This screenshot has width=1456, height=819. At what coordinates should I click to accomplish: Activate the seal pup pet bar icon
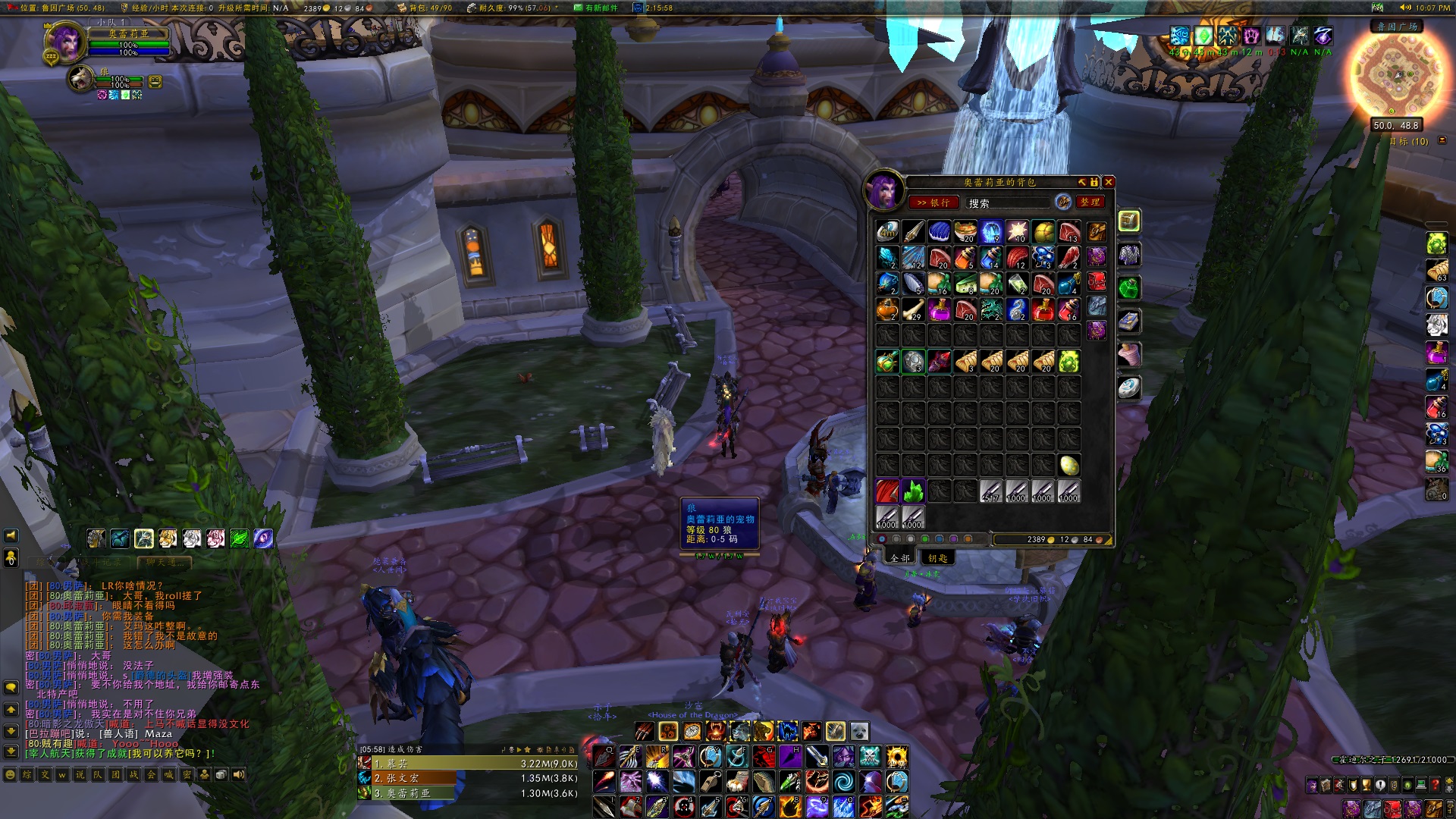(859, 731)
